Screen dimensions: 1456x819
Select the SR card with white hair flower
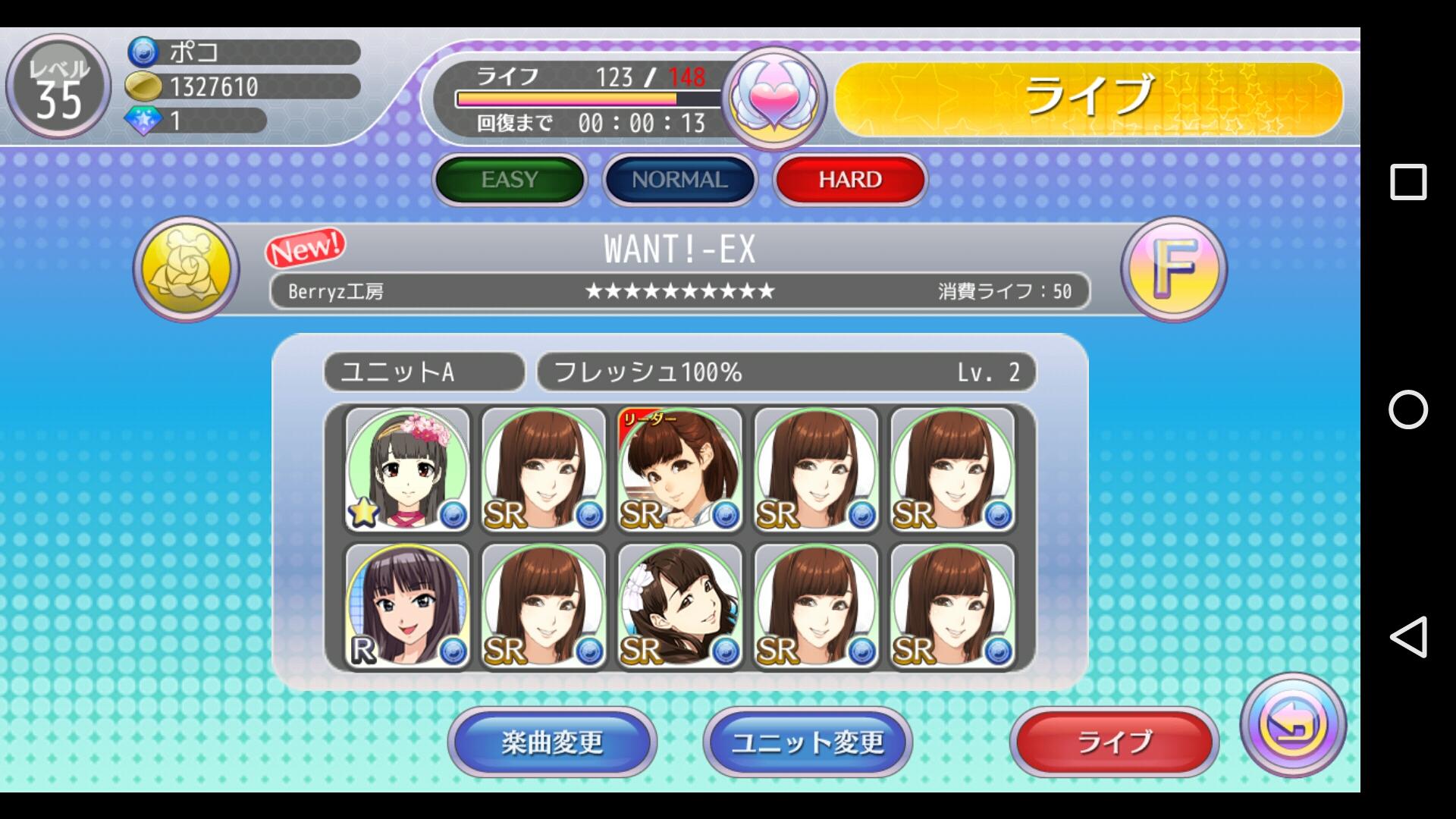click(680, 606)
